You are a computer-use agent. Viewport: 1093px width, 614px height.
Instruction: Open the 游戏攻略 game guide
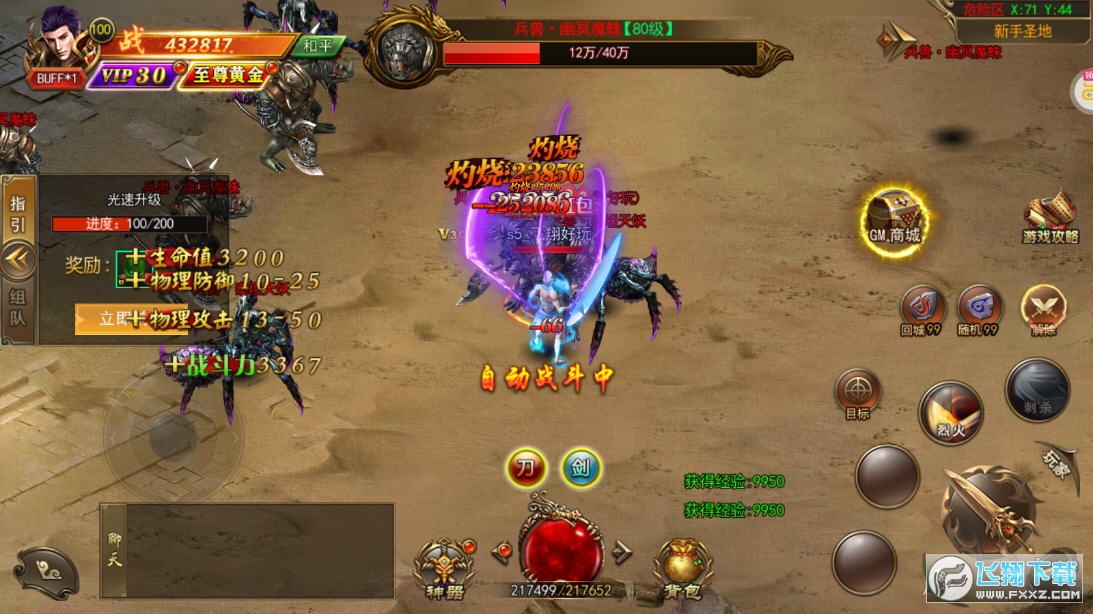coord(1050,219)
